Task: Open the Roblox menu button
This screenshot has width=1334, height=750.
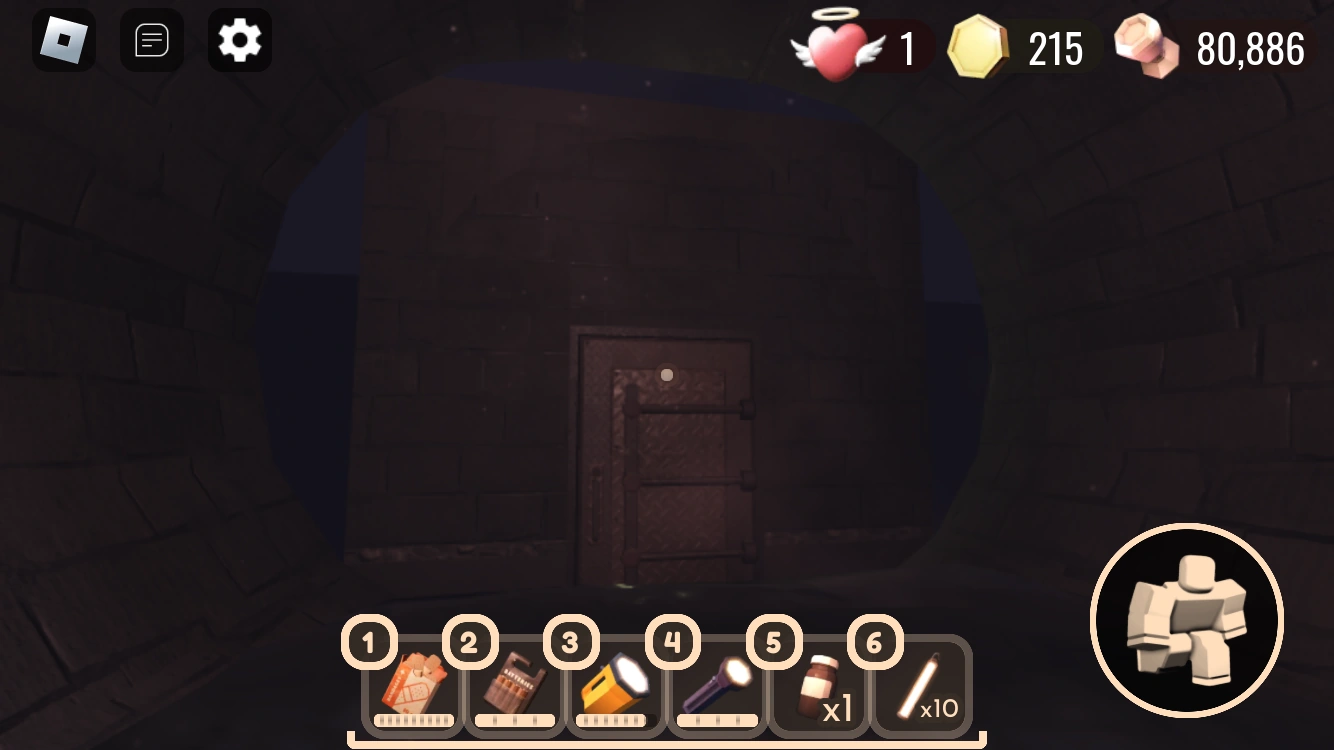Action: [x=64, y=40]
